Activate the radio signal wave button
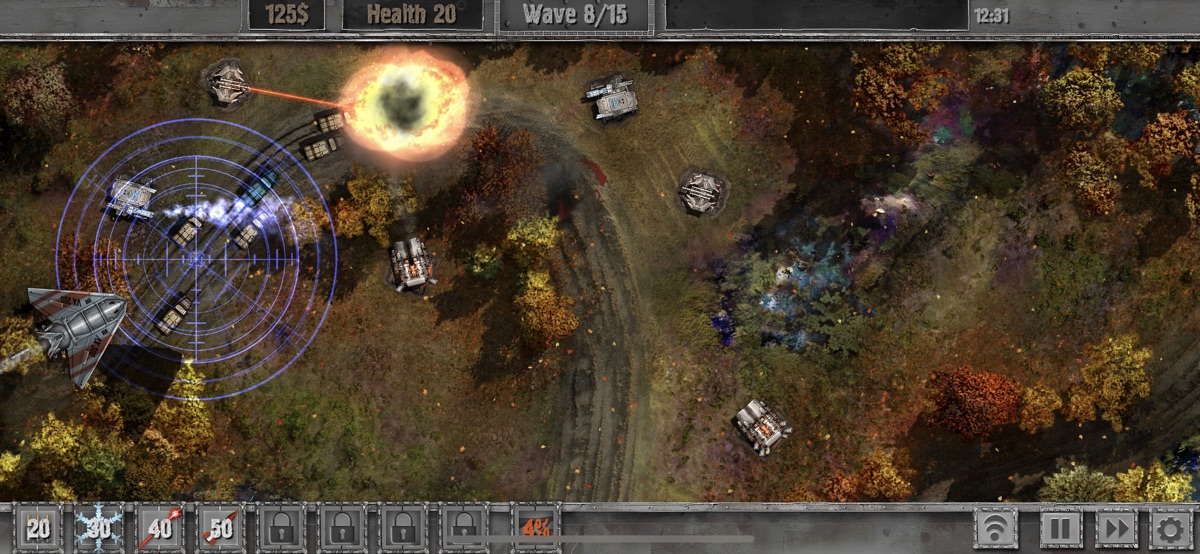Screen dimensions: 1200x554 pyautogui.click(x=997, y=528)
